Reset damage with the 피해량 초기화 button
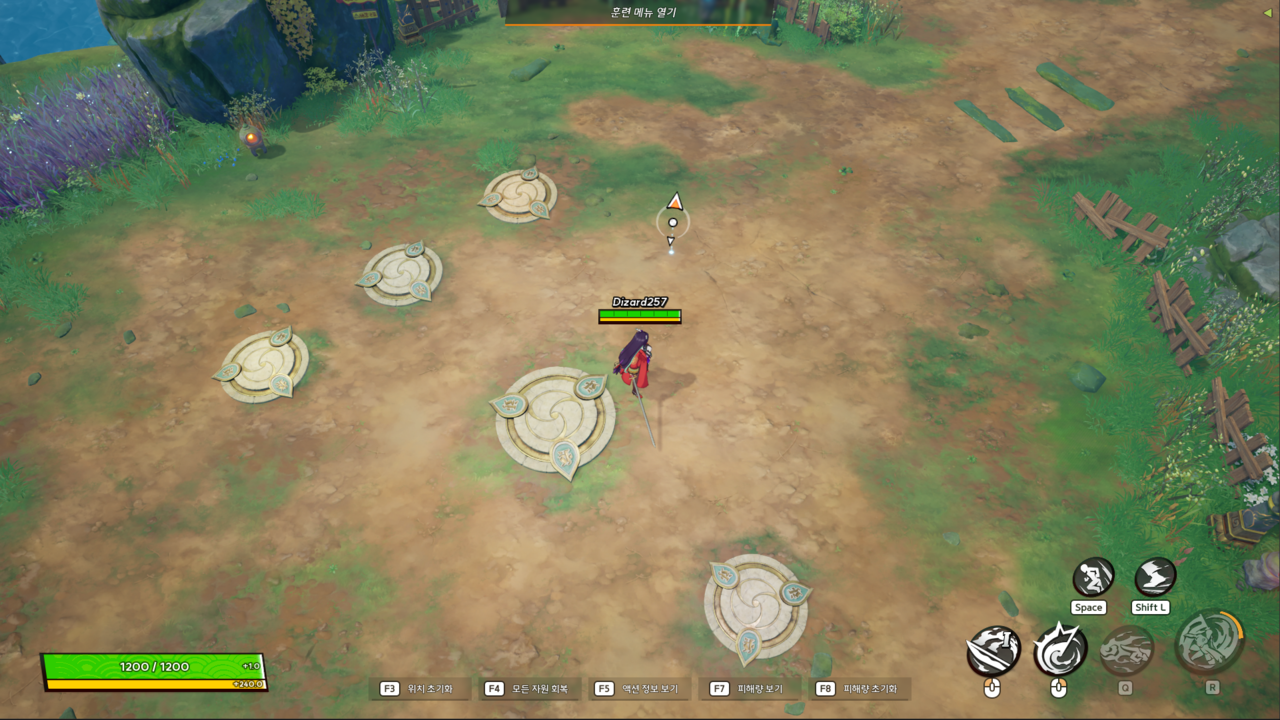 click(859, 689)
